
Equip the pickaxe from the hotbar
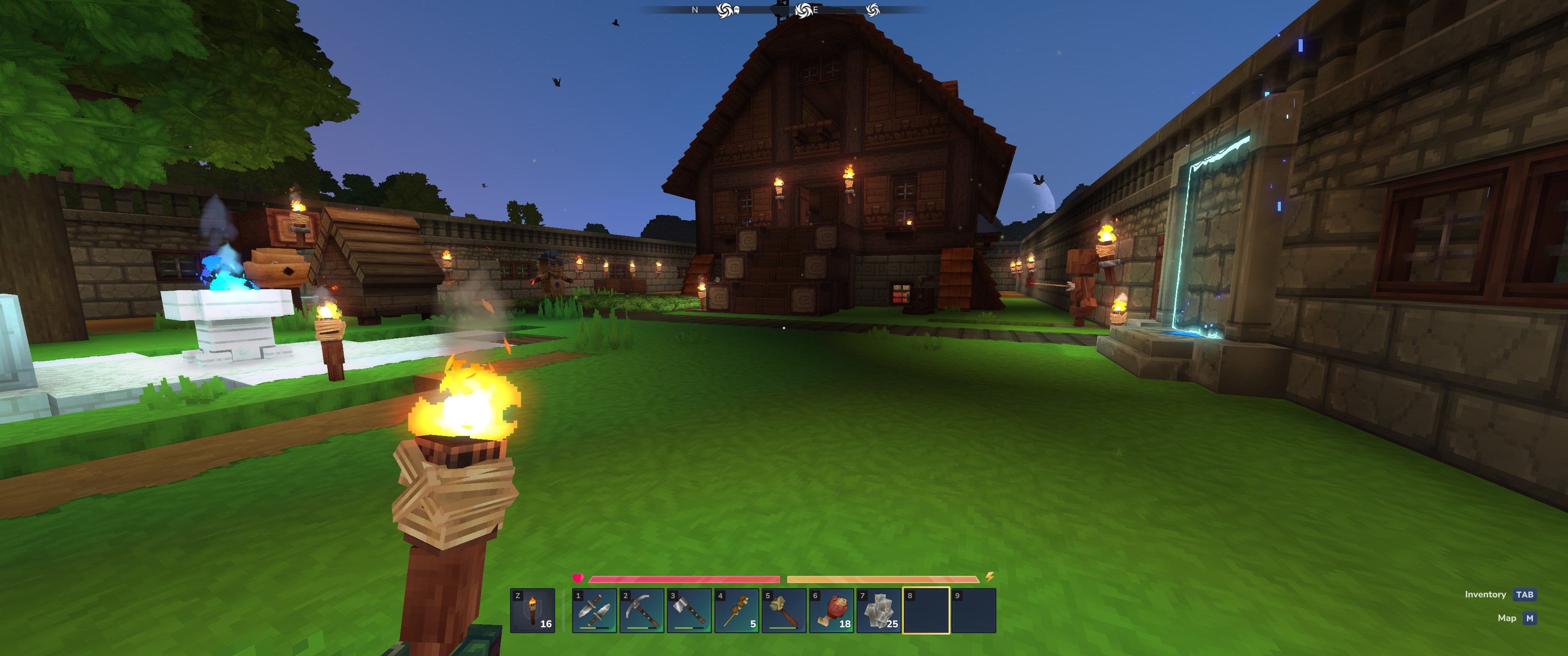click(x=642, y=610)
